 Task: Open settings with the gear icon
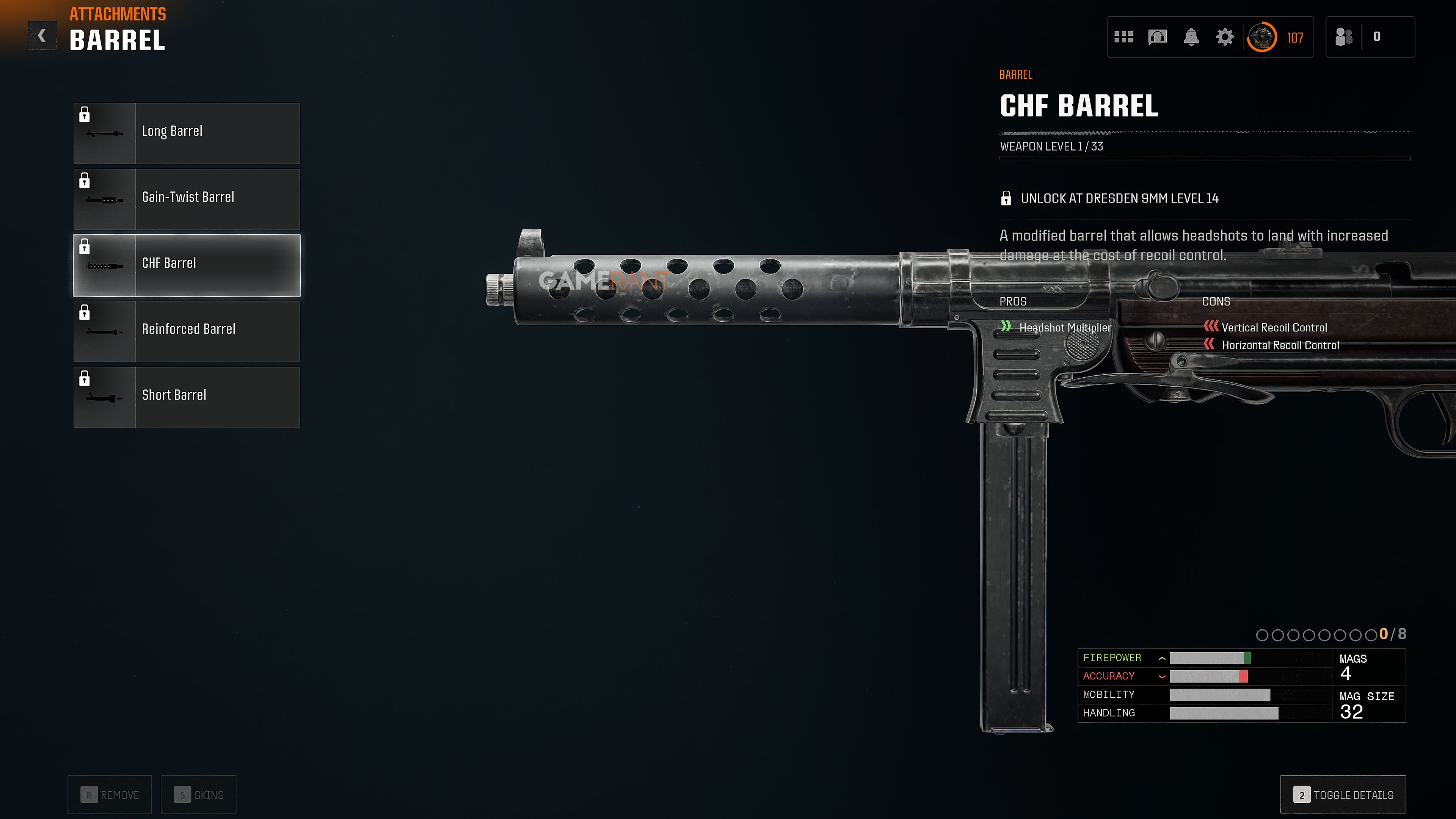click(x=1224, y=37)
